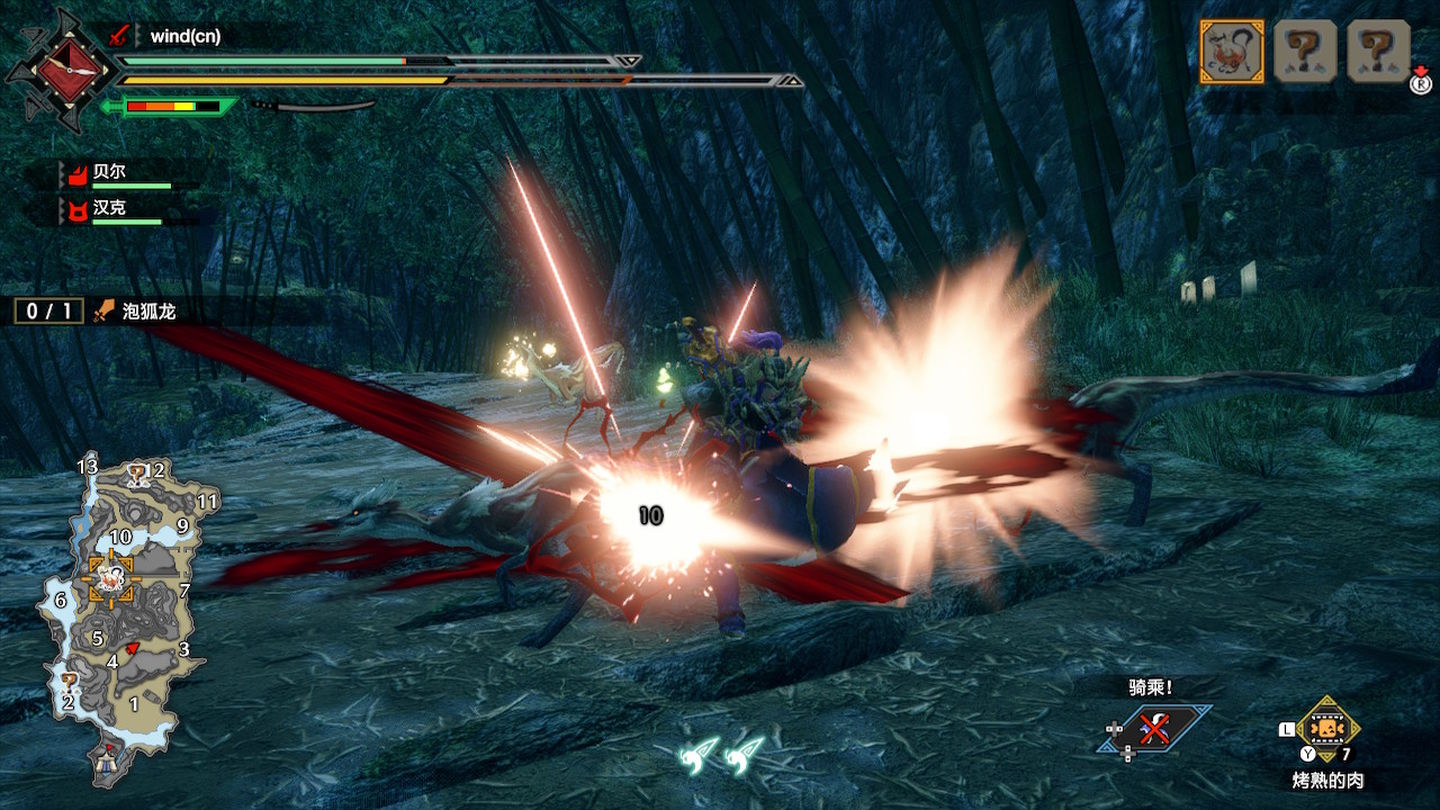This screenshot has height=810, width=1440.
Task: Select the 骑乘 action icon
Action: tap(1156, 727)
